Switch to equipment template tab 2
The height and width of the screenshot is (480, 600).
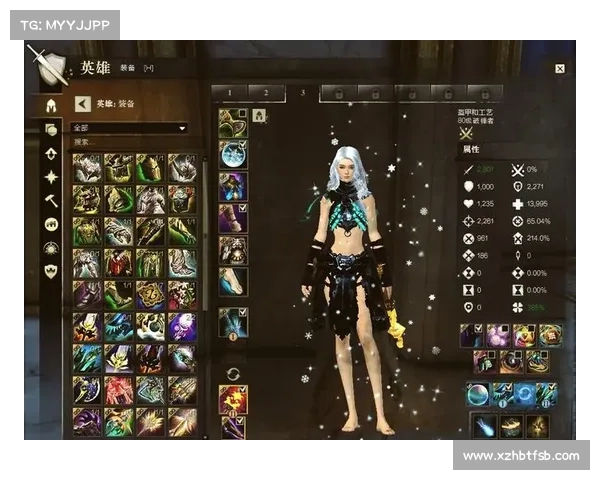266,93
